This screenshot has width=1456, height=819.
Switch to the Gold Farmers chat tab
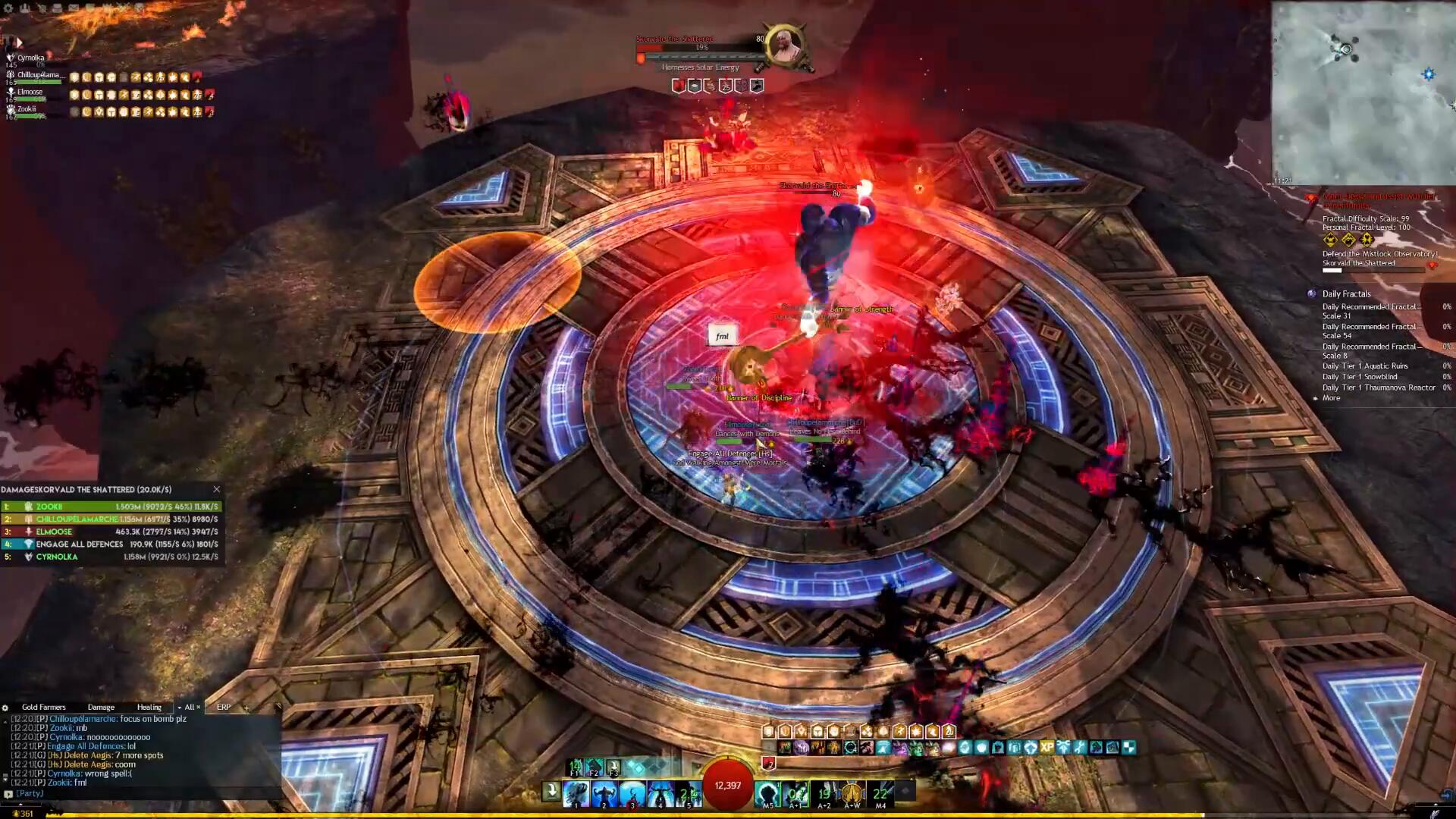(43, 707)
